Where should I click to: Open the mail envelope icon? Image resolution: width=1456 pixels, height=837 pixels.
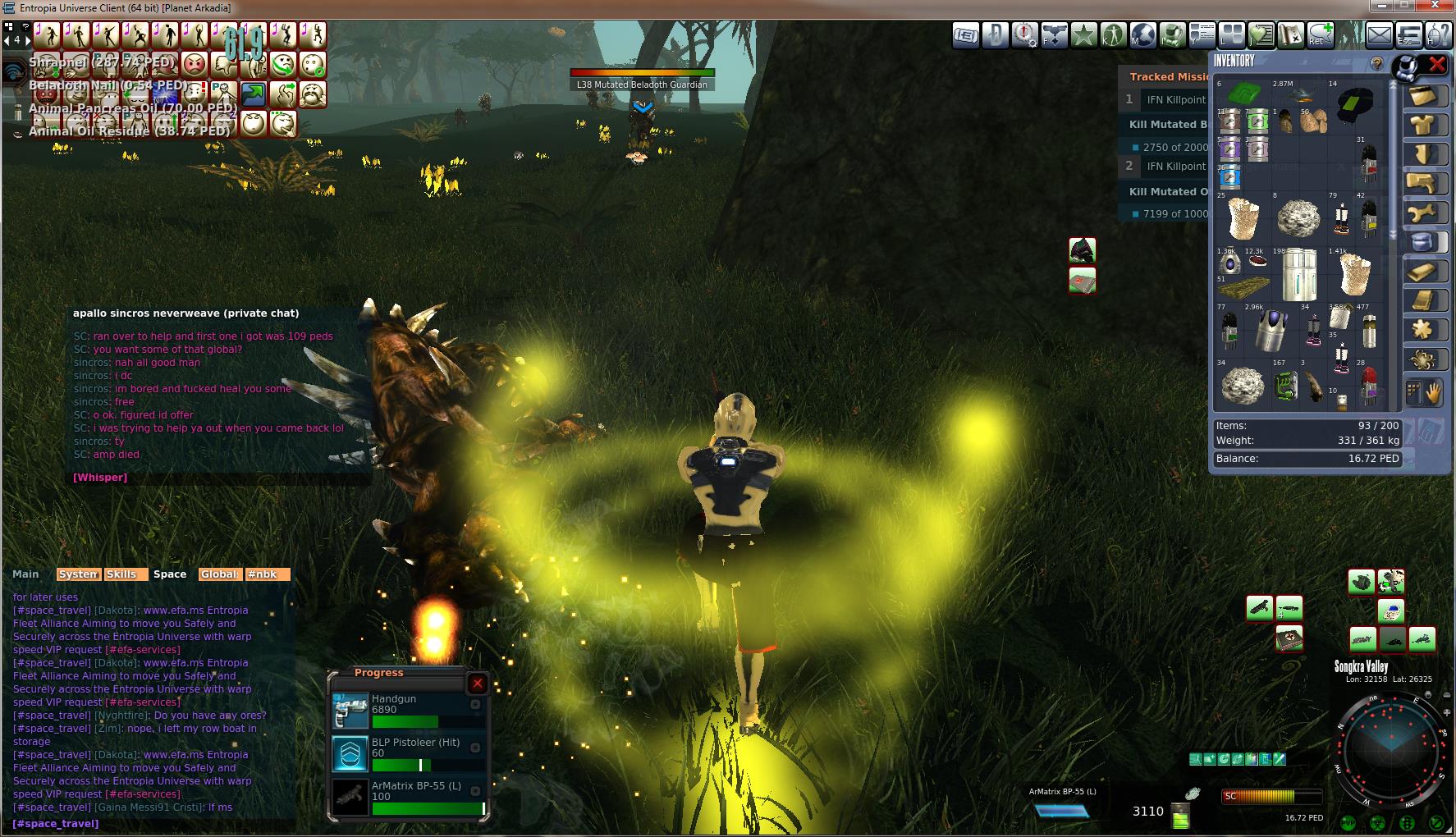tap(1379, 35)
